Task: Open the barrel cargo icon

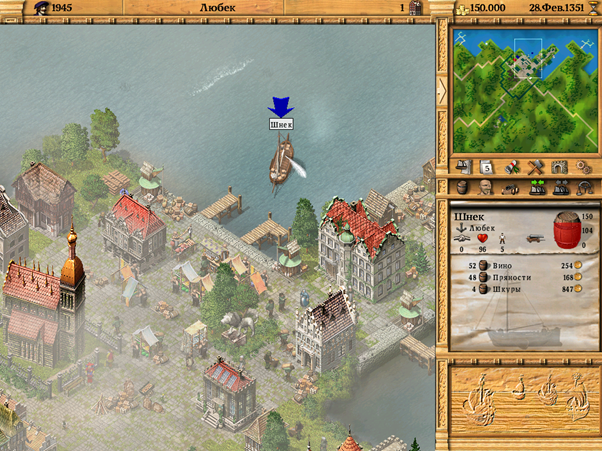Action: [463, 187]
